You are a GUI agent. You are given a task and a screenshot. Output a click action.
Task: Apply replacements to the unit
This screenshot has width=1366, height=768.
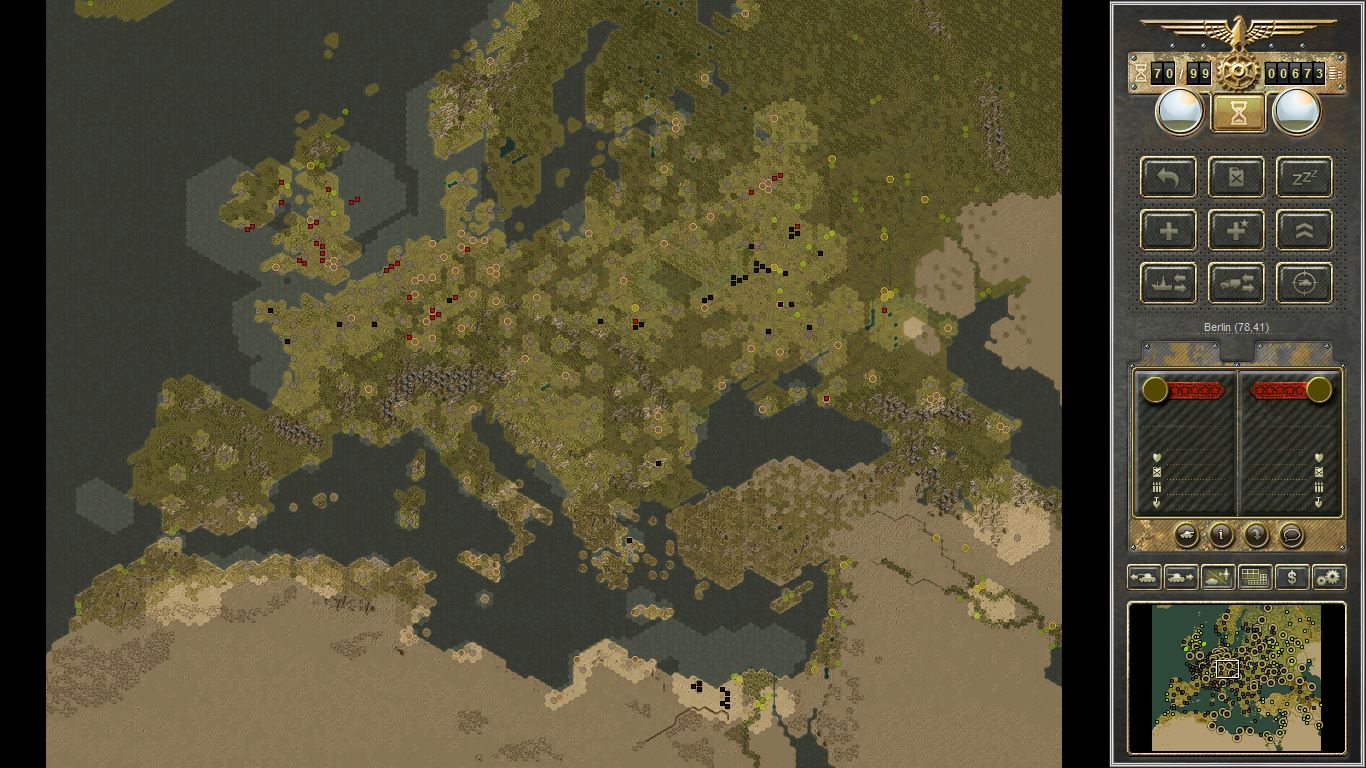(x=1168, y=230)
